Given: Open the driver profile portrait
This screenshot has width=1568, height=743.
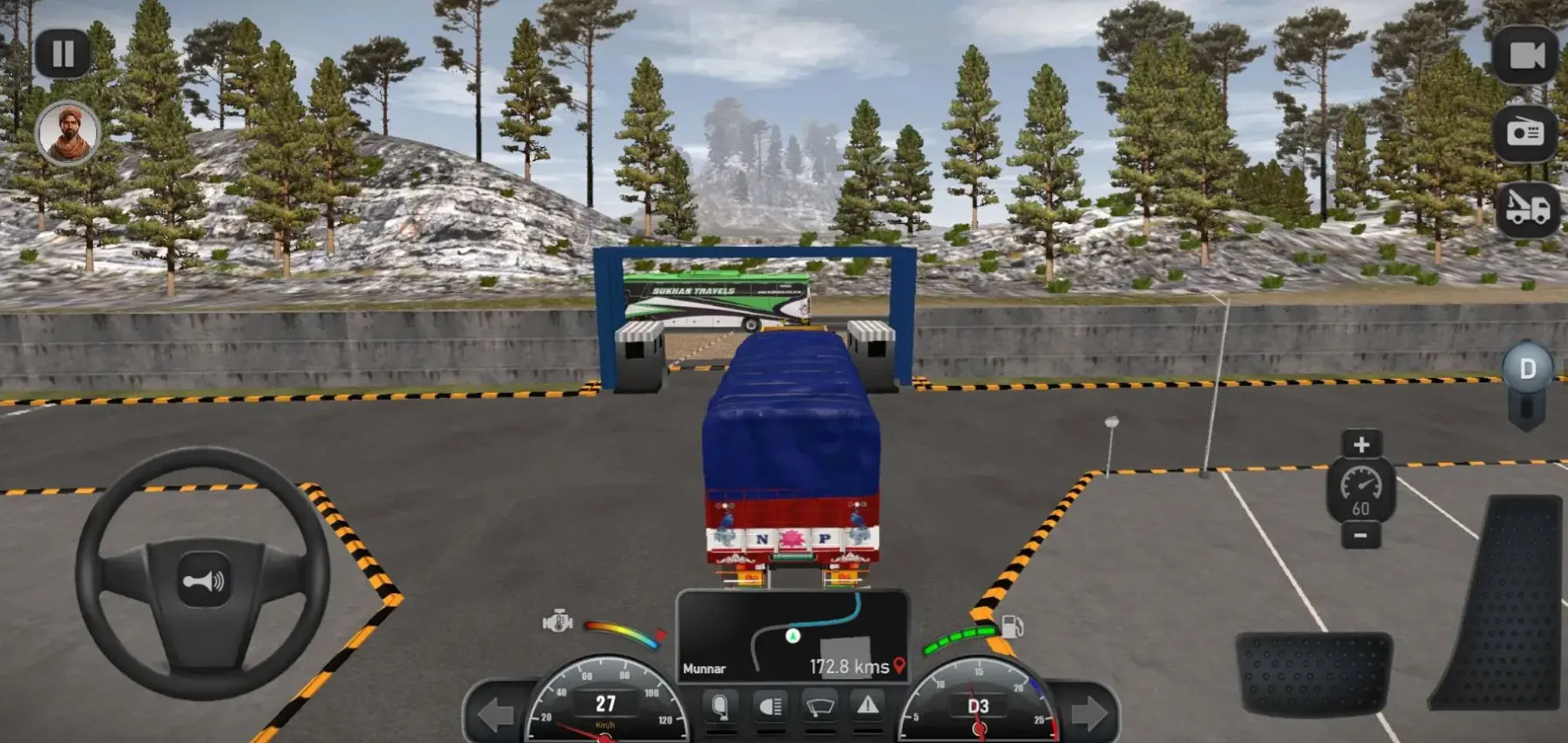Looking at the screenshot, I should [x=67, y=133].
